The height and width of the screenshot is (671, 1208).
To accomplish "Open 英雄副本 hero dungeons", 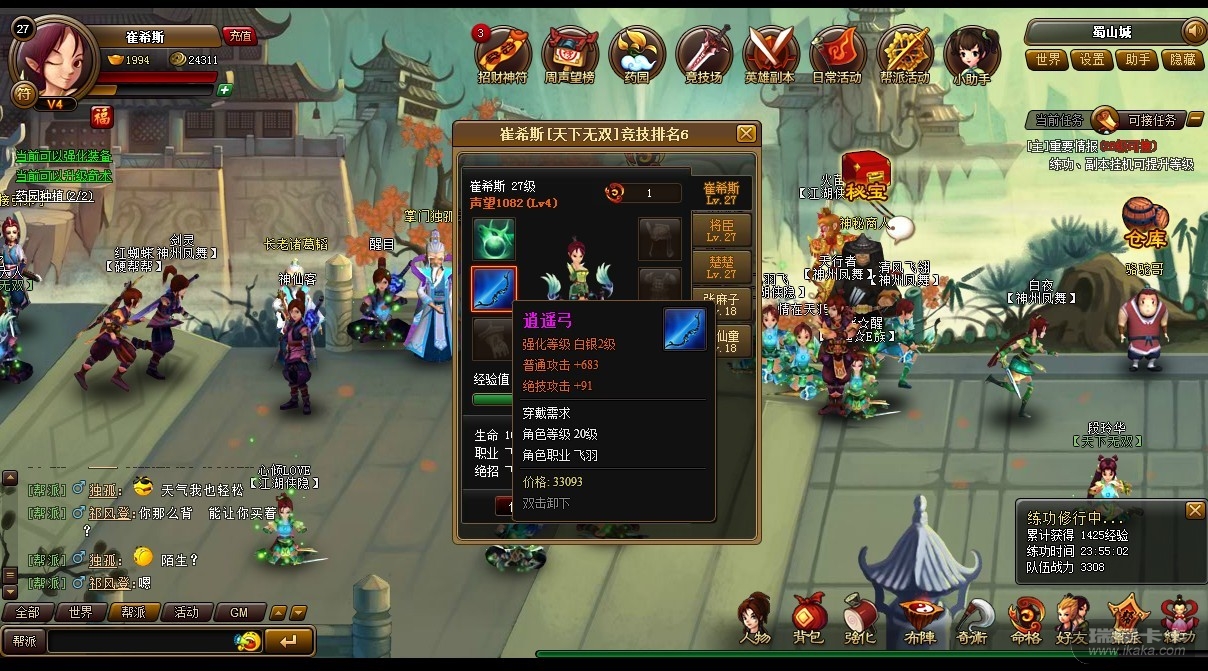I will coord(770,53).
